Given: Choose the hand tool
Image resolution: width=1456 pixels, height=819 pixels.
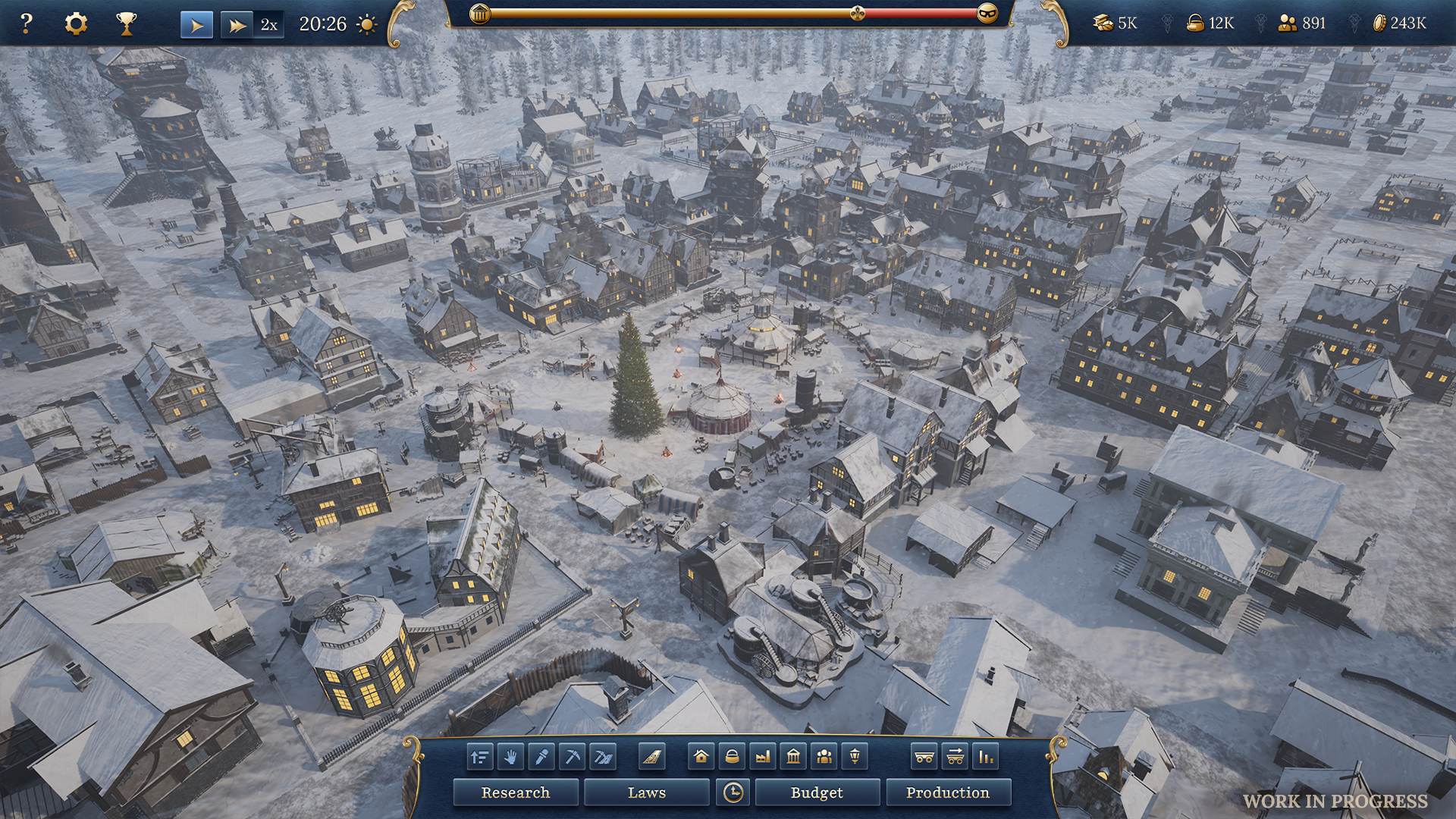Looking at the screenshot, I should point(511,757).
